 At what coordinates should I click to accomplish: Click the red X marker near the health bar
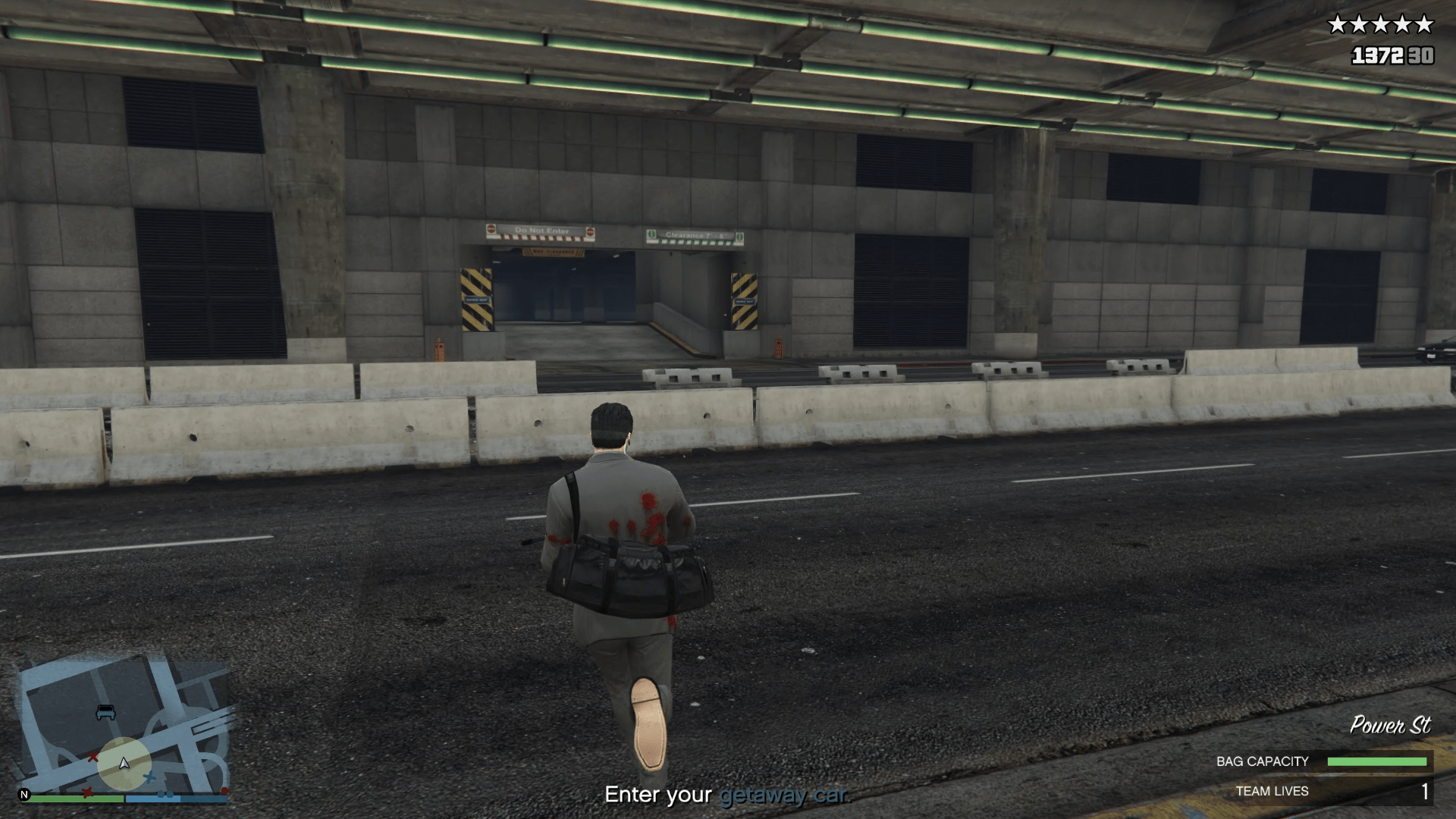(x=87, y=792)
